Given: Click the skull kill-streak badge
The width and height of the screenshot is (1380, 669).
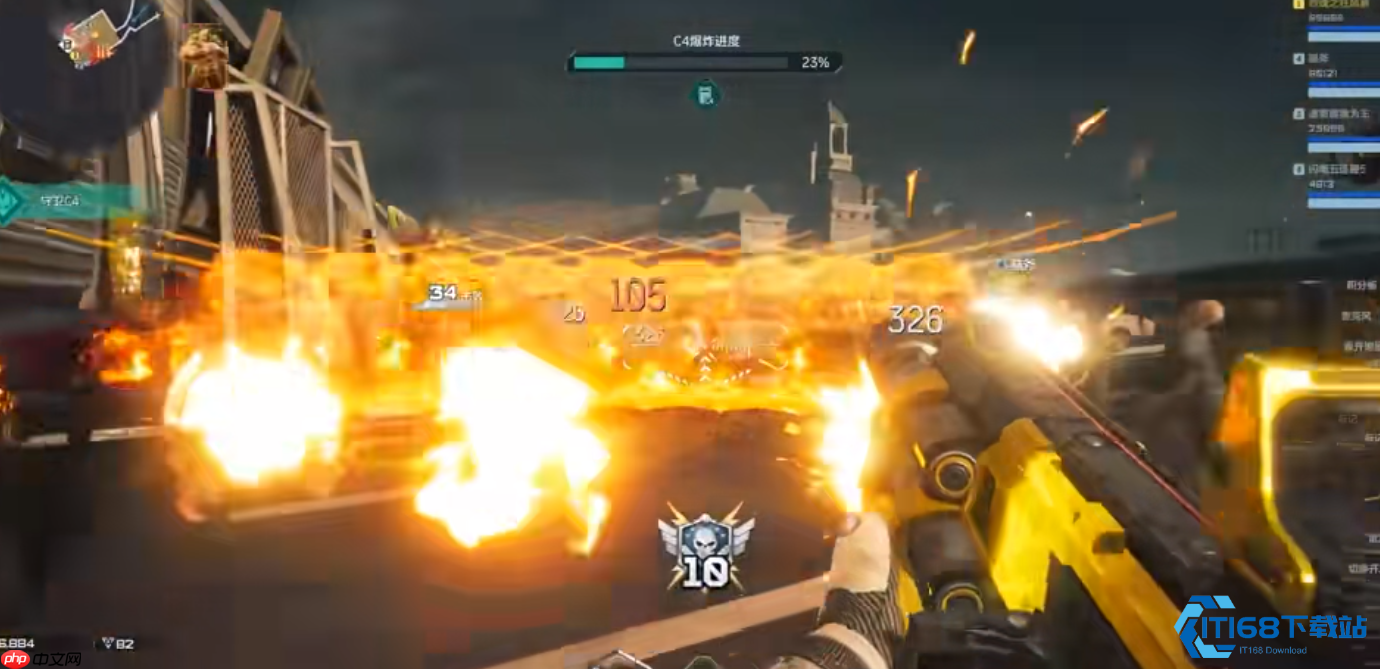Looking at the screenshot, I should 705,547.
